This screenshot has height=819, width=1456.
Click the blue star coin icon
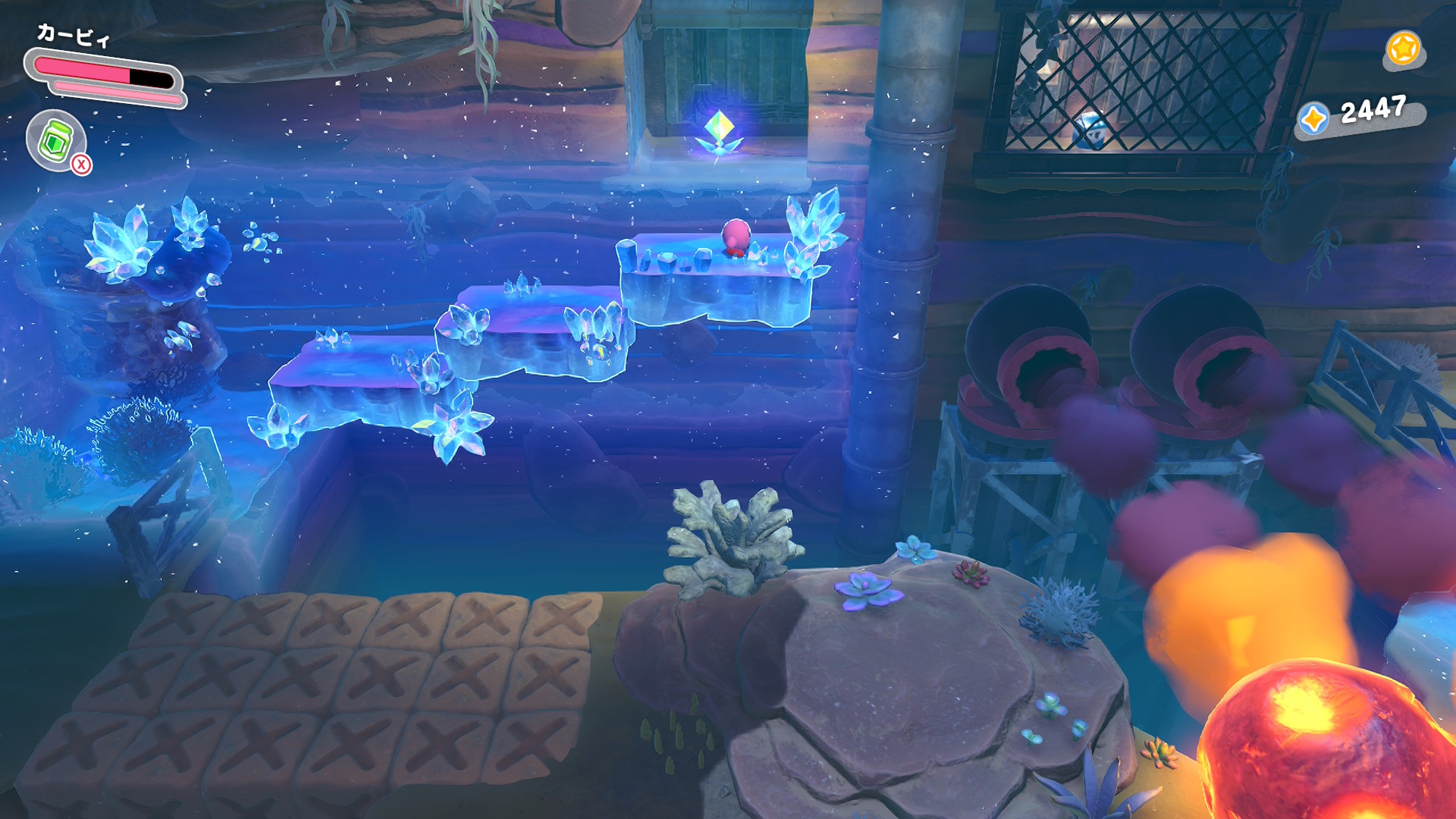[1313, 119]
